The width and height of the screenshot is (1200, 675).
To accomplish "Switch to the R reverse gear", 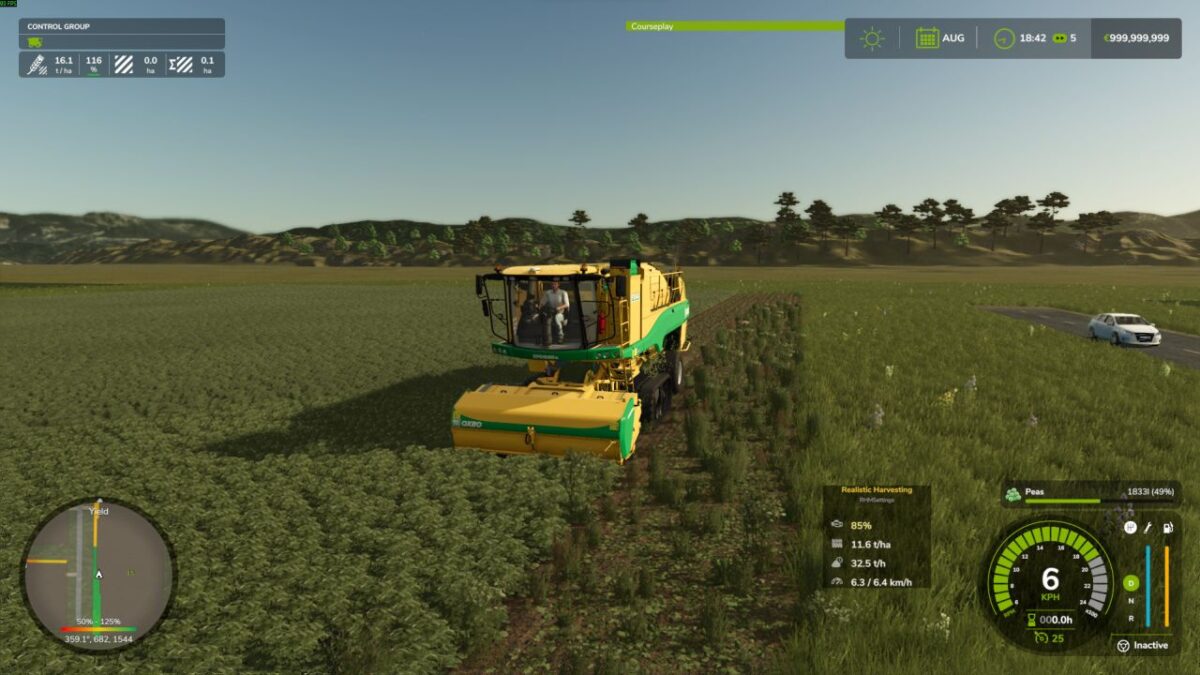I will (x=1131, y=618).
